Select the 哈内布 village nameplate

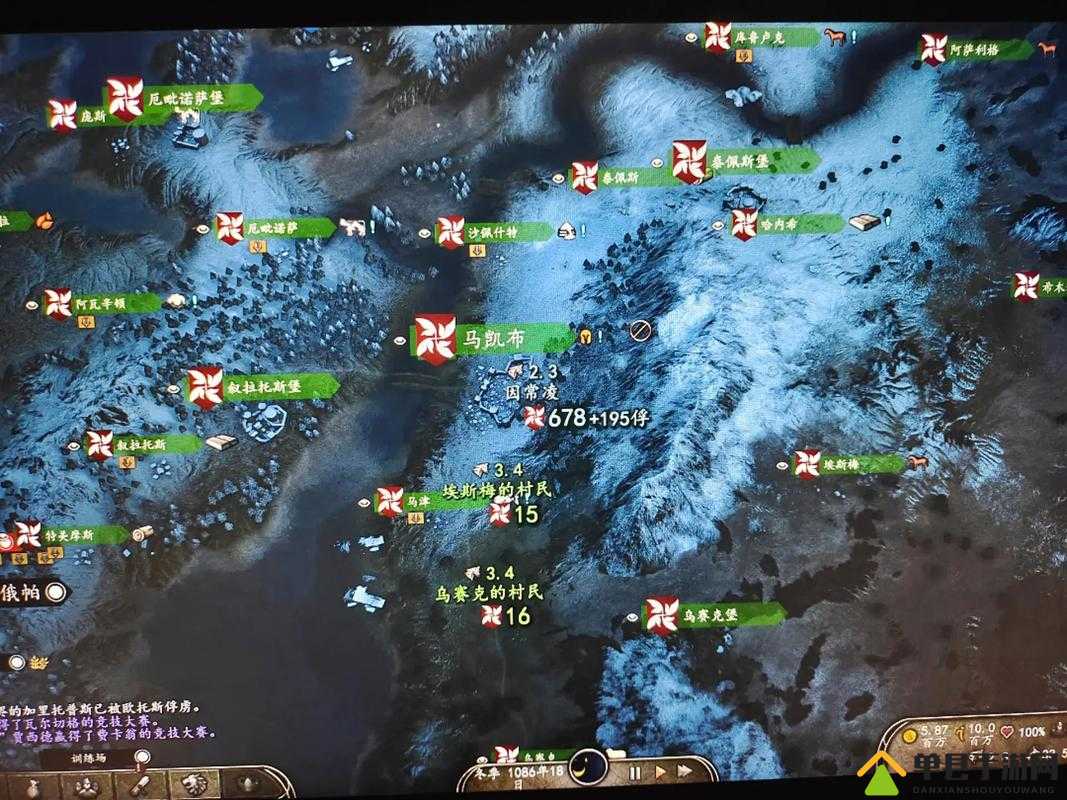pyautogui.click(x=787, y=224)
